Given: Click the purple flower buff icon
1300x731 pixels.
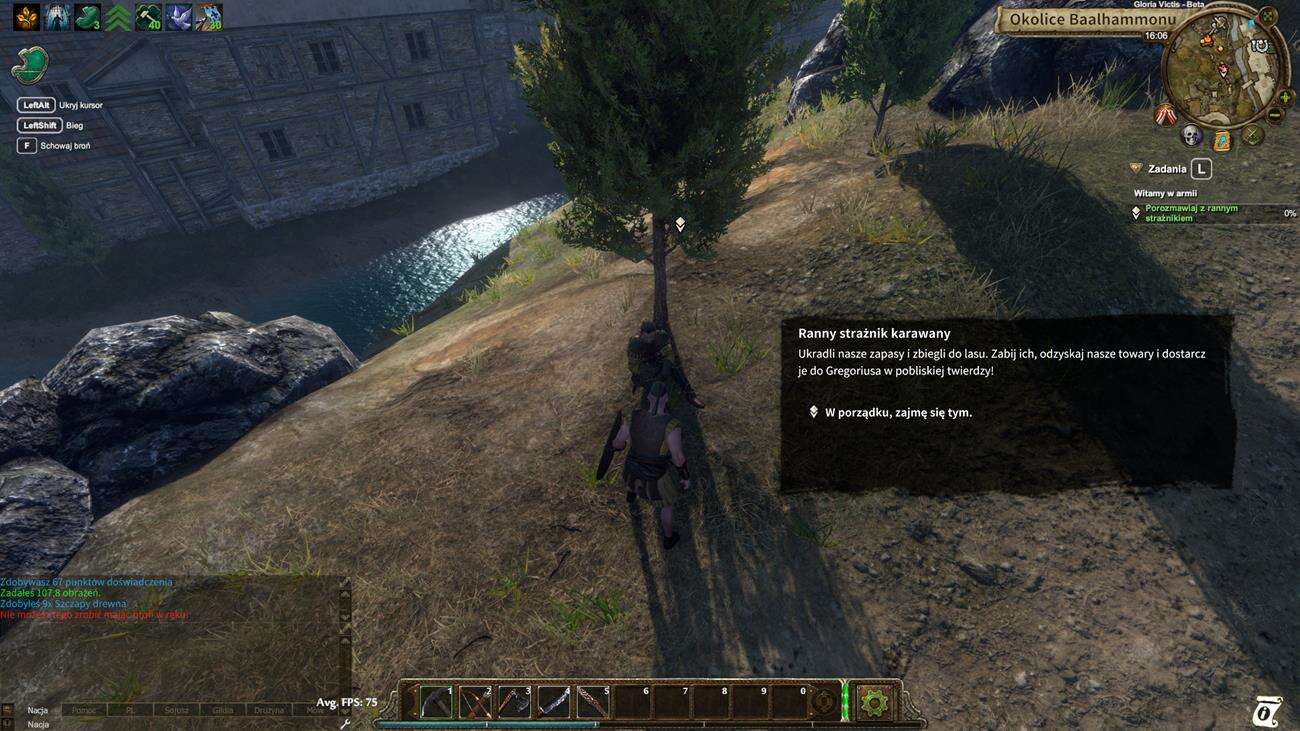Looking at the screenshot, I should pyautogui.click(x=178, y=17).
